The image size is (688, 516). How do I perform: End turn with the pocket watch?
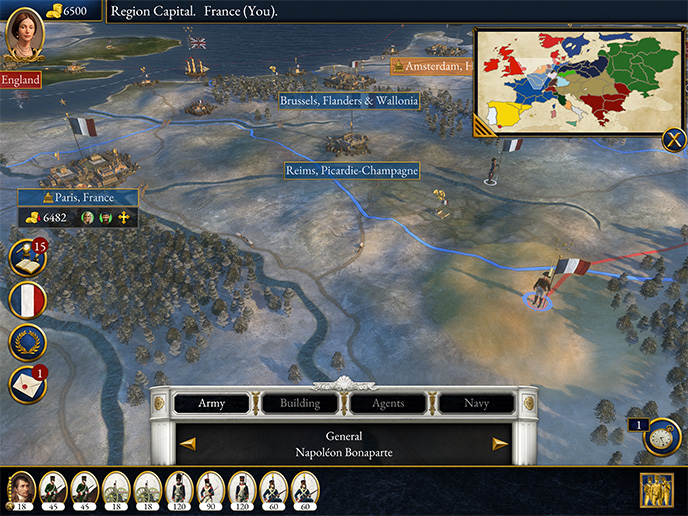(x=662, y=436)
